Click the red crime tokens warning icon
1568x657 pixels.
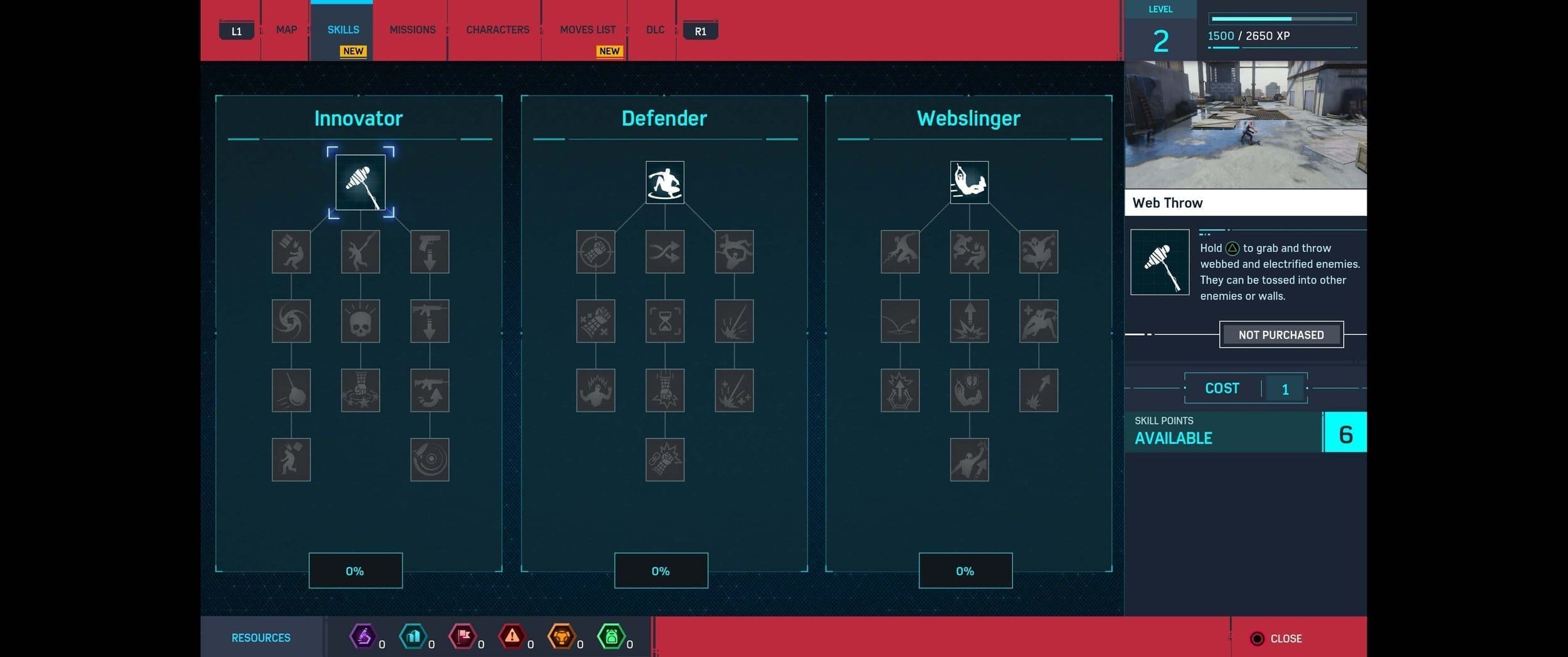tap(513, 636)
